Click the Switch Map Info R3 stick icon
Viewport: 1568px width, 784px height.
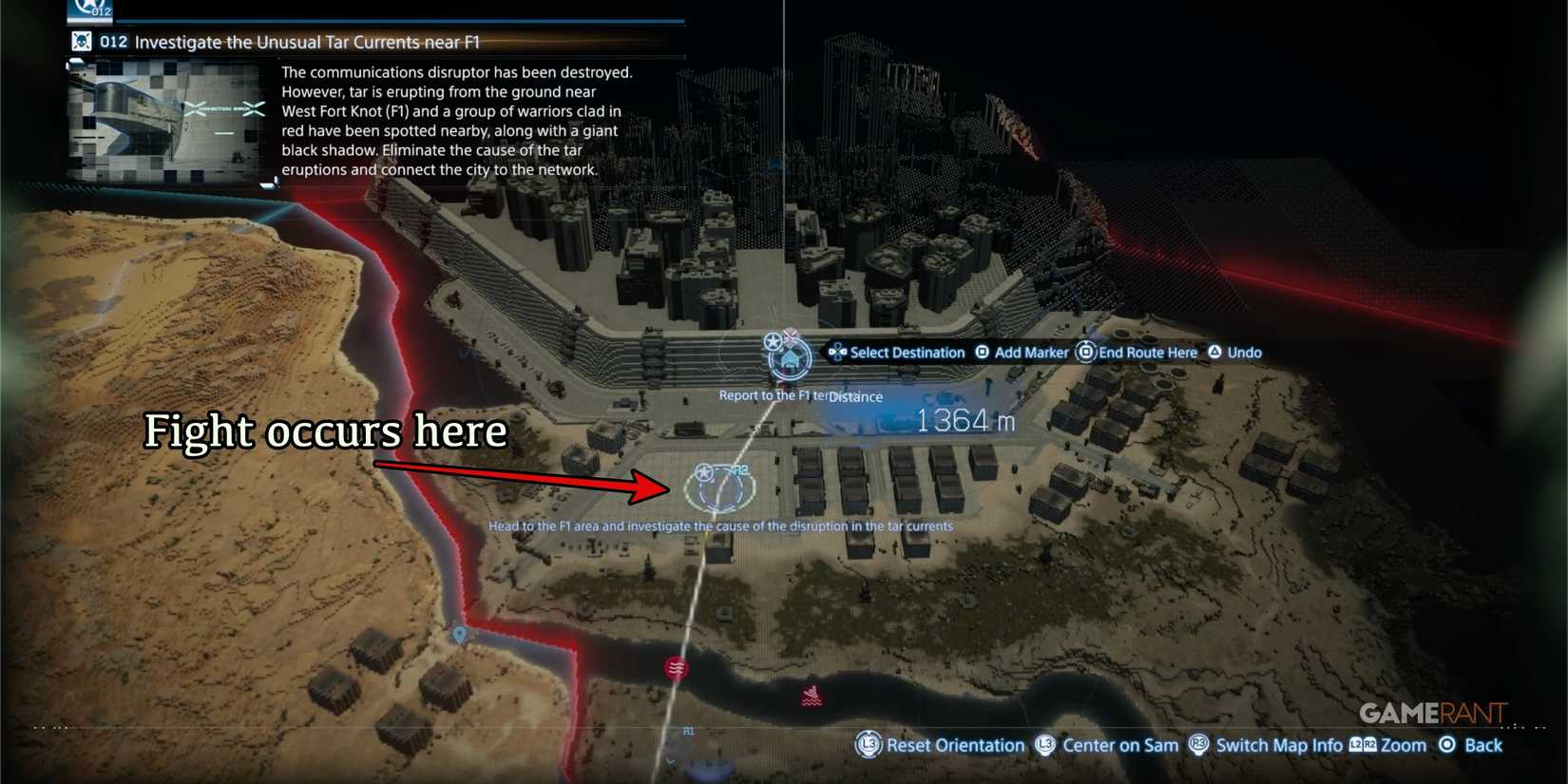coord(1200,746)
